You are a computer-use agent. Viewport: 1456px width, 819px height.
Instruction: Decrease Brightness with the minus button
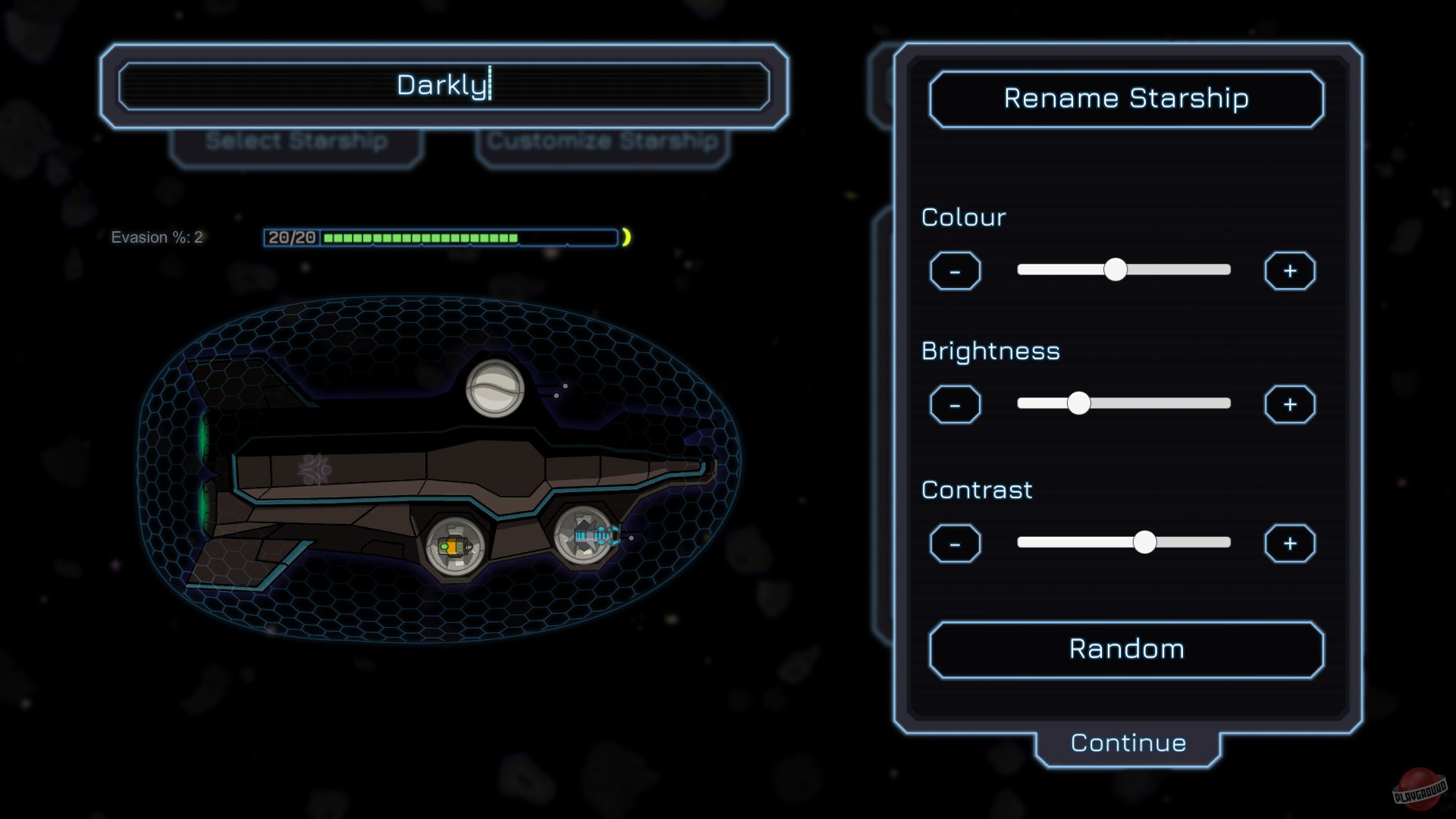pos(955,404)
